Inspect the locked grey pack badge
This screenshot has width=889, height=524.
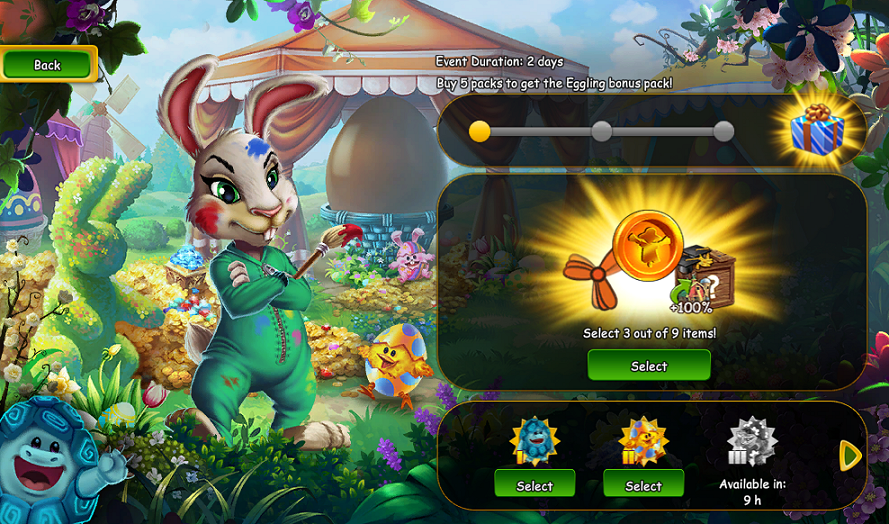point(751,440)
